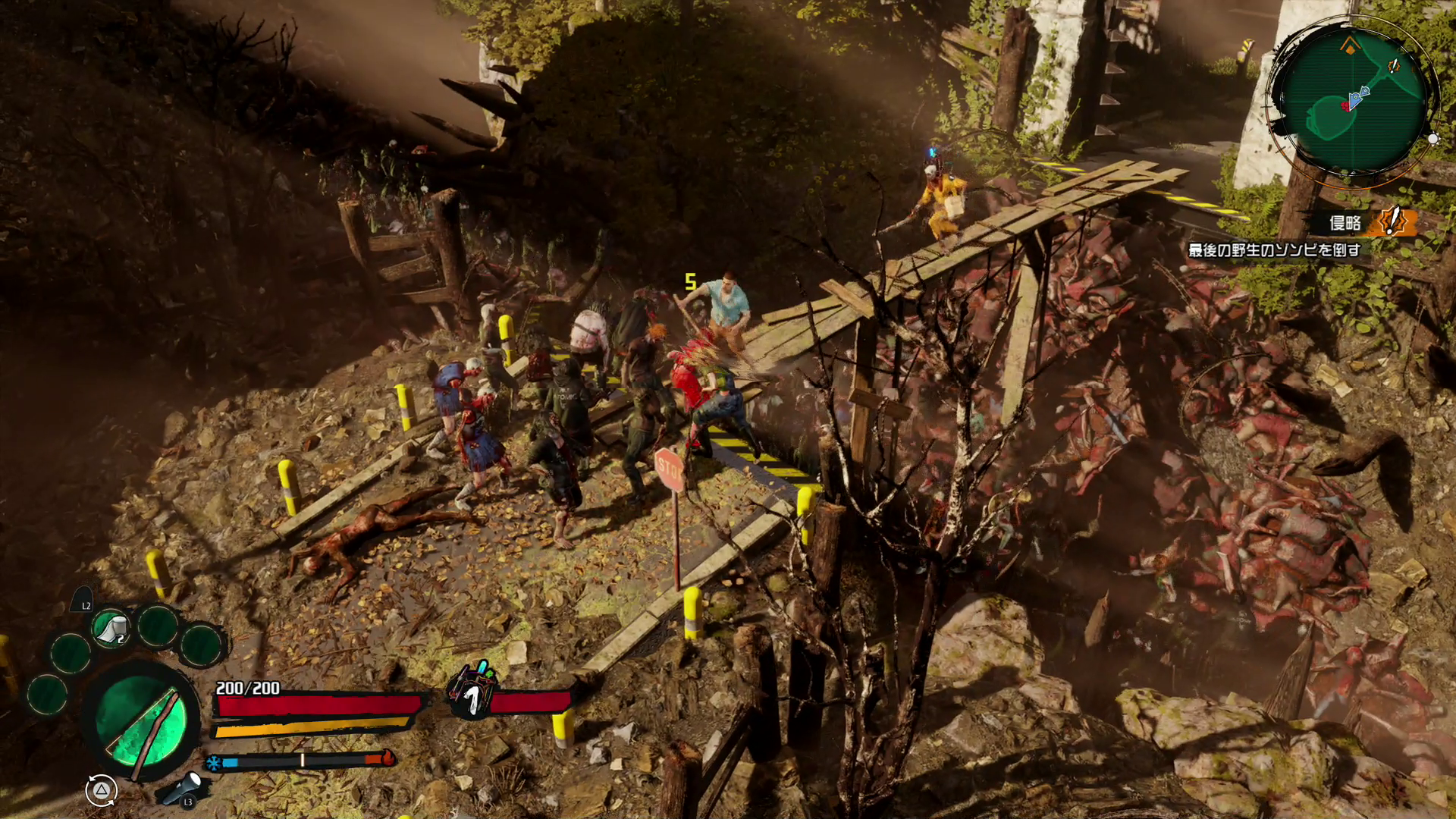
Task: Select the bandage item slot
Action: 111,629
